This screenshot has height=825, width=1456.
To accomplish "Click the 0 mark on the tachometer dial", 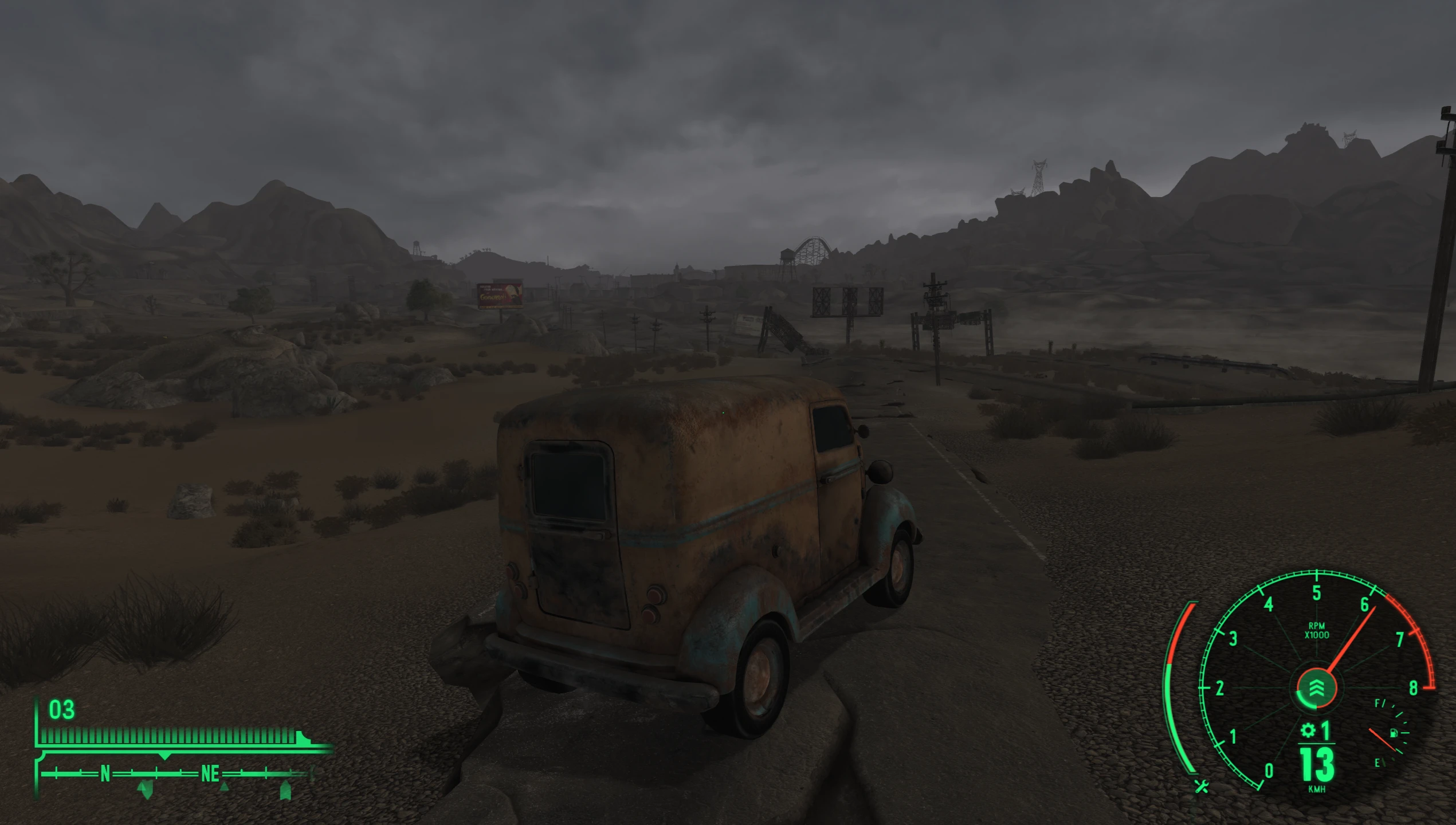I will point(1269,769).
